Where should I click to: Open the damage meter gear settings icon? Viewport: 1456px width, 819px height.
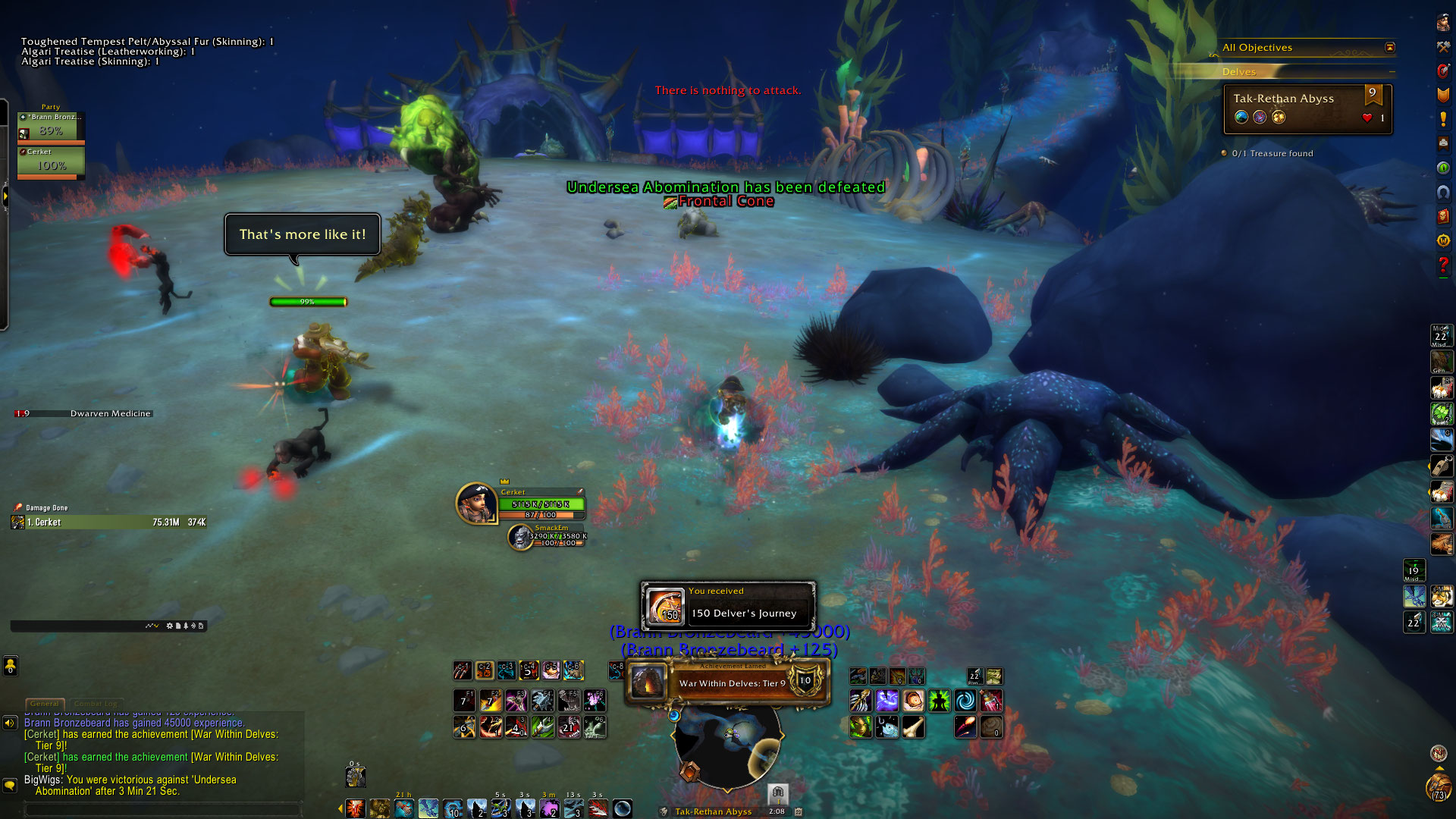169,626
